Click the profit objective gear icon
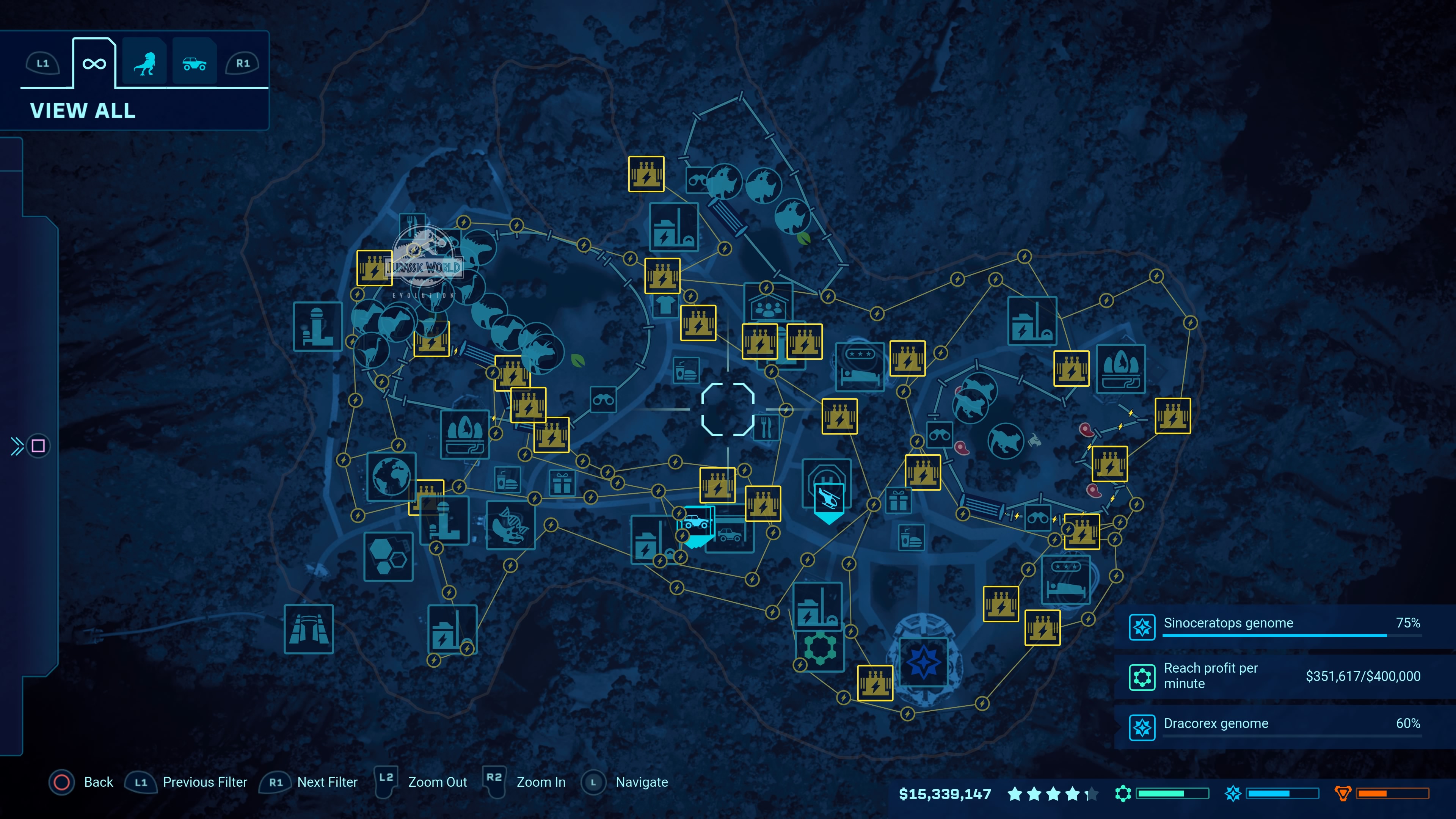This screenshot has width=1456, height=819. point(1143,676)
